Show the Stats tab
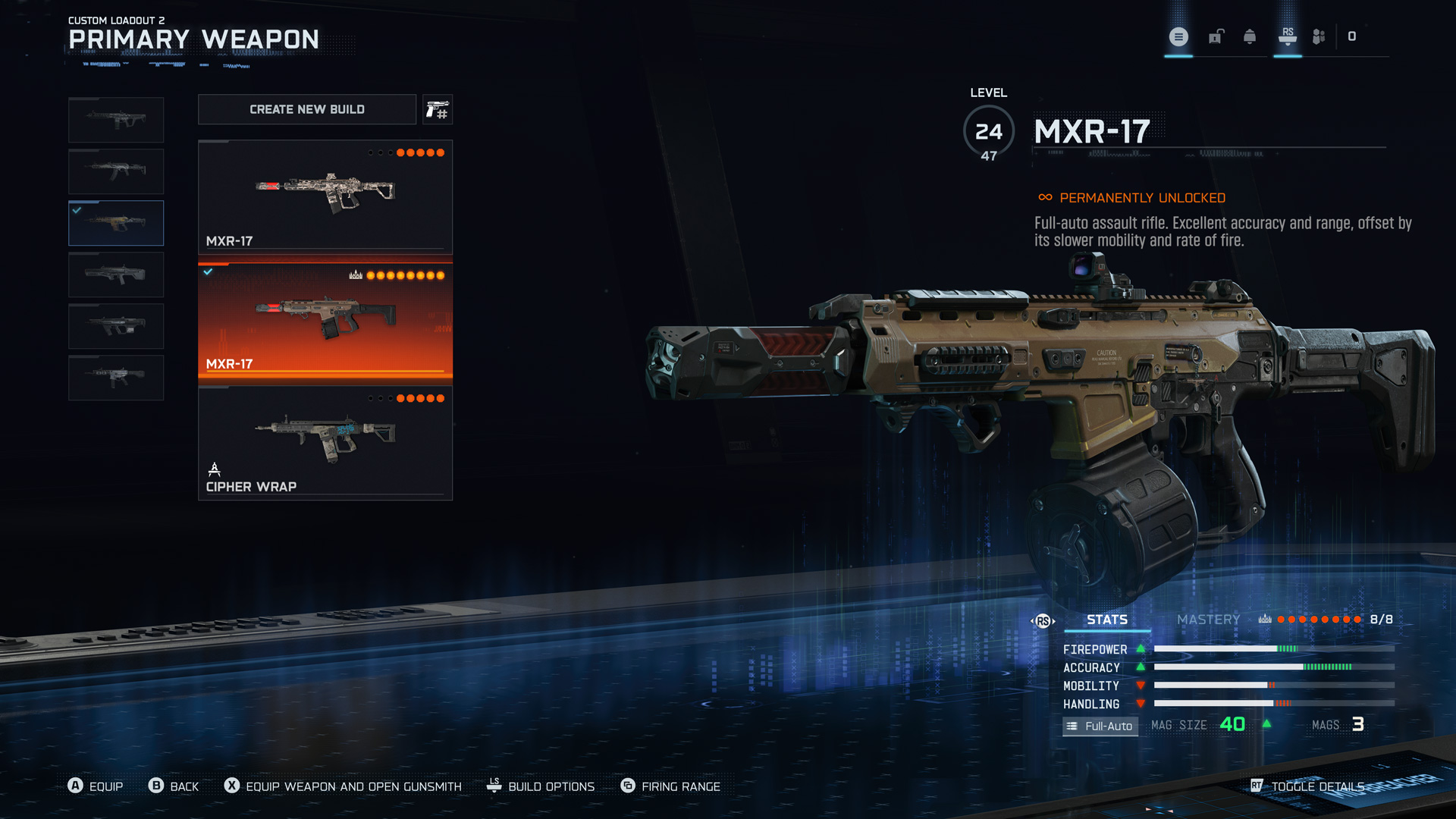1456x819 pixels. point(1106,620)
